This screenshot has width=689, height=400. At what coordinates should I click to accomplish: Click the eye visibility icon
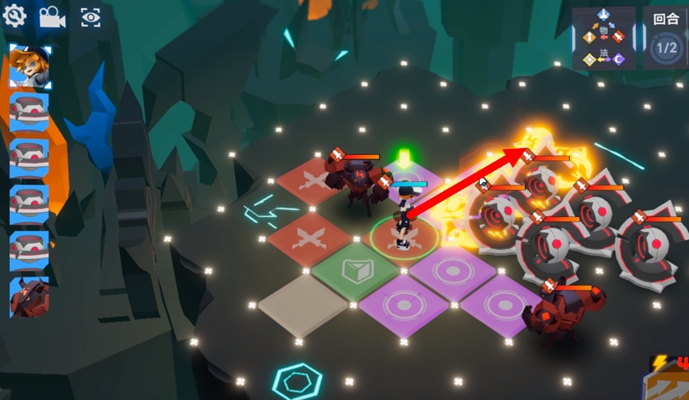[90, 17]
